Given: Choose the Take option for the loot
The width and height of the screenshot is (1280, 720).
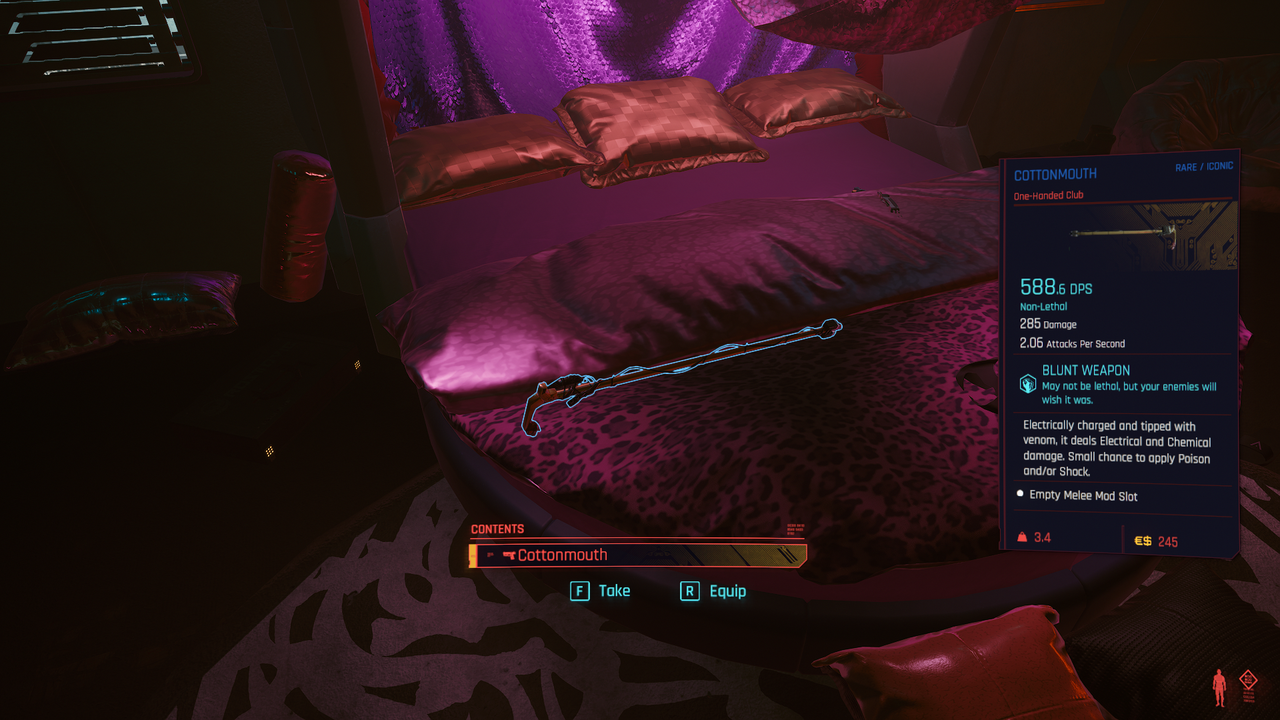Looking at the screenshot, I should pos(601,591).
